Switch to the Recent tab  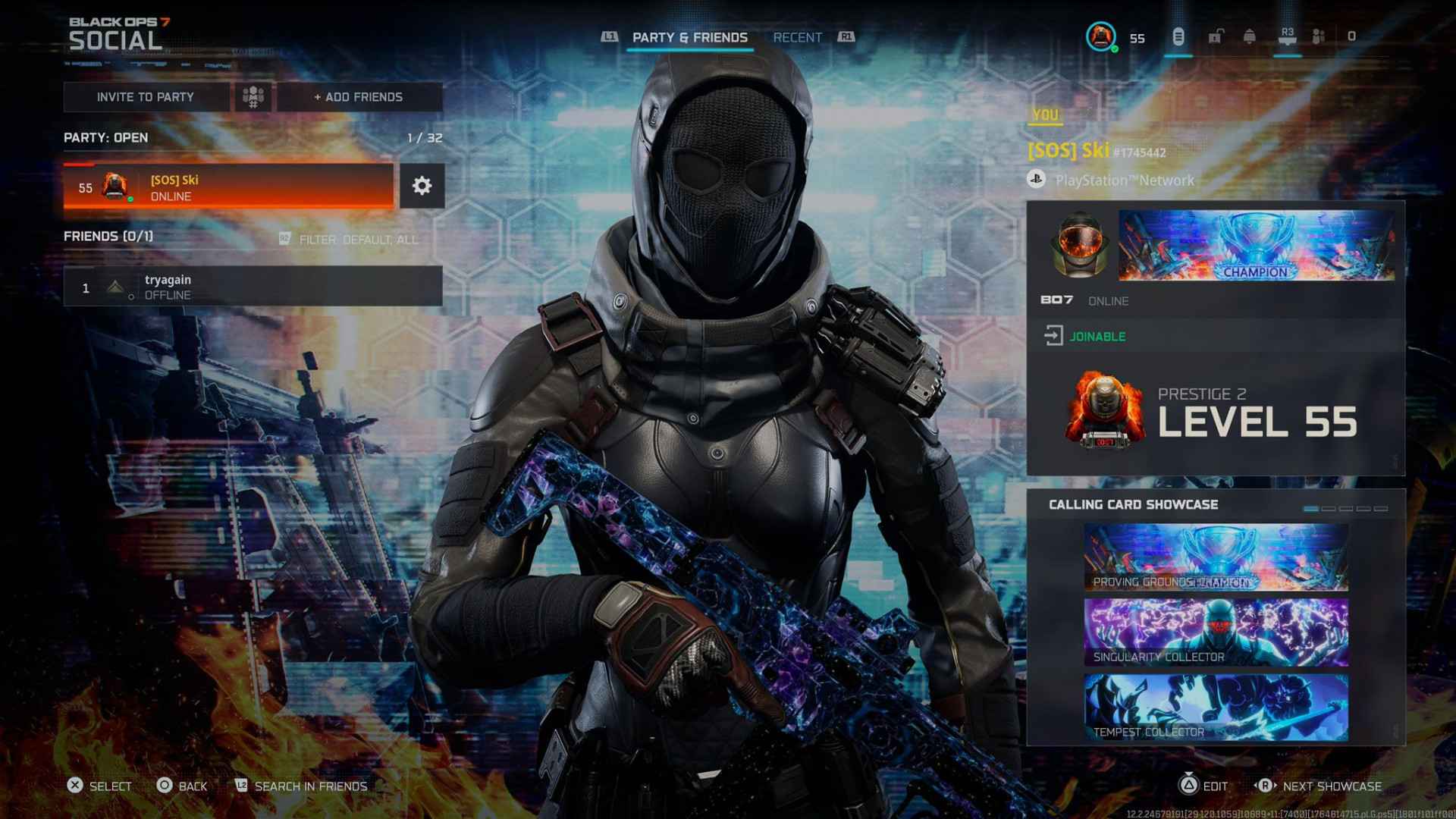pos(797,36)
